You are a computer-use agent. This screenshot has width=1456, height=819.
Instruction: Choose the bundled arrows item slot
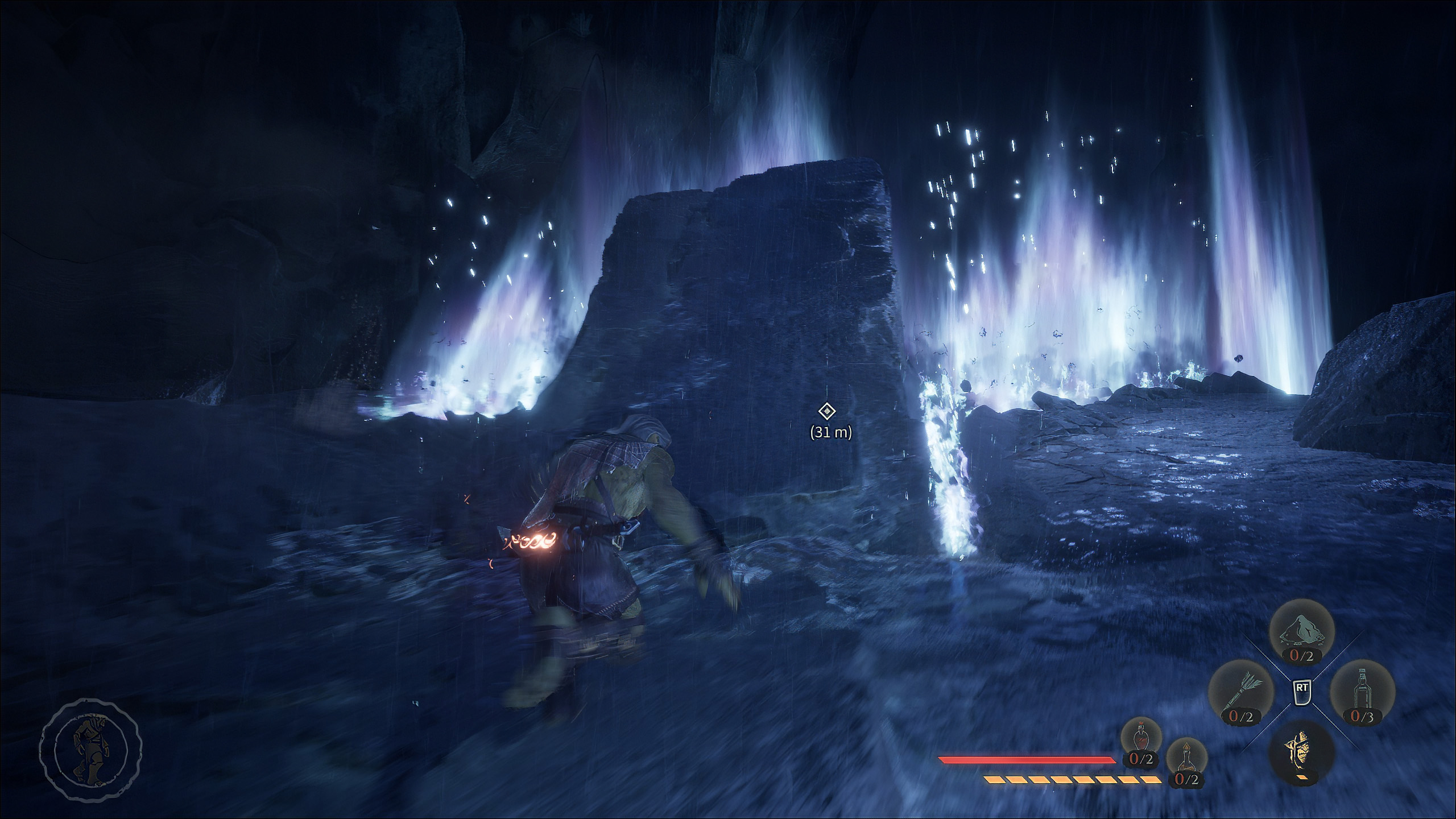1241,693
